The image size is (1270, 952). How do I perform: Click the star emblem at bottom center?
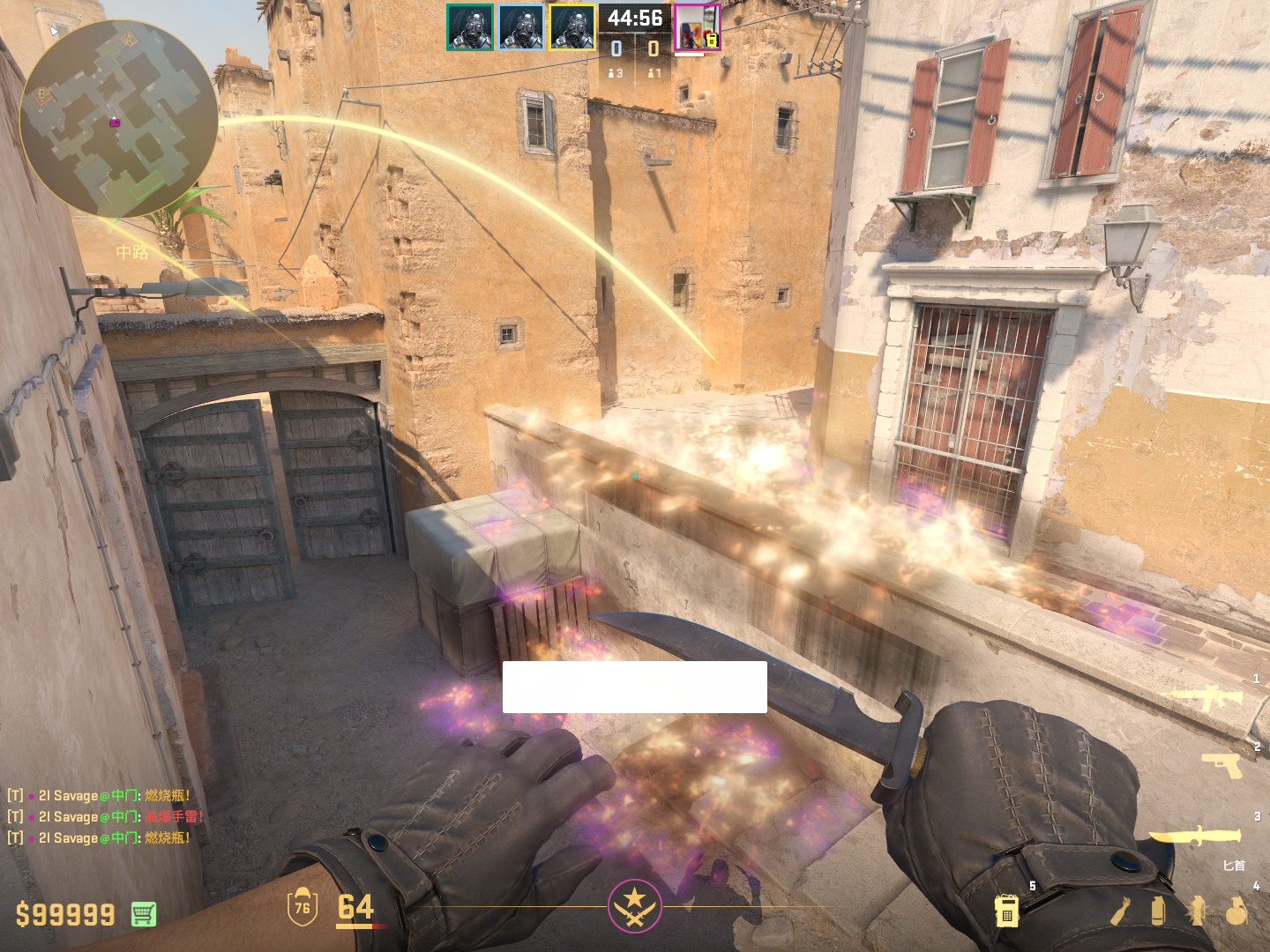click(x=634, y=905)
